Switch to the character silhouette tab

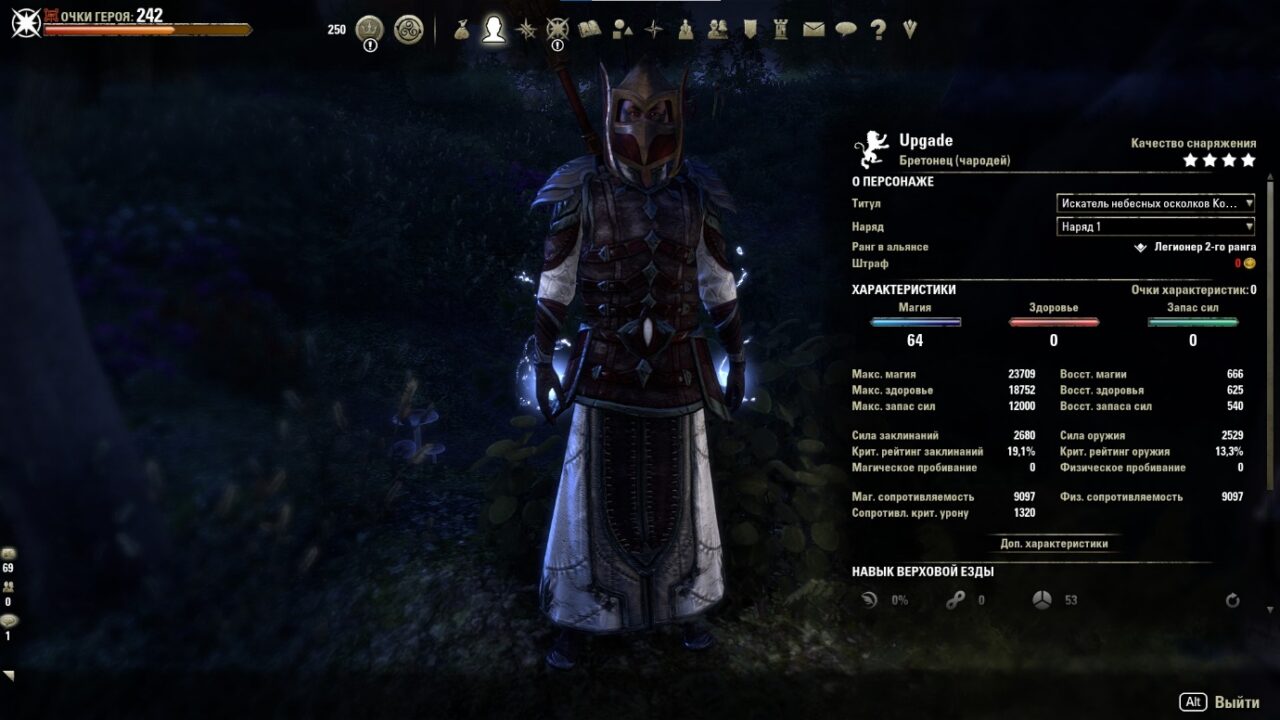coord(492,30)
